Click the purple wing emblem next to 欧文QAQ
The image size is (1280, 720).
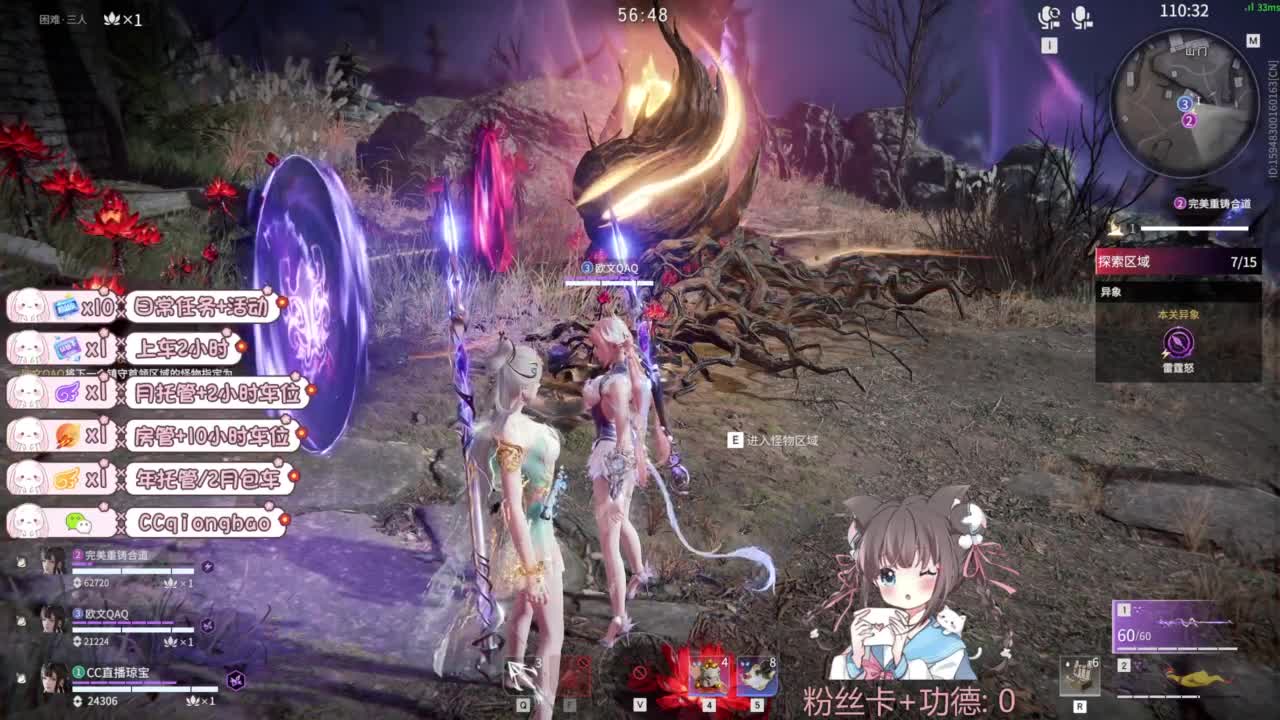point(208,625)
